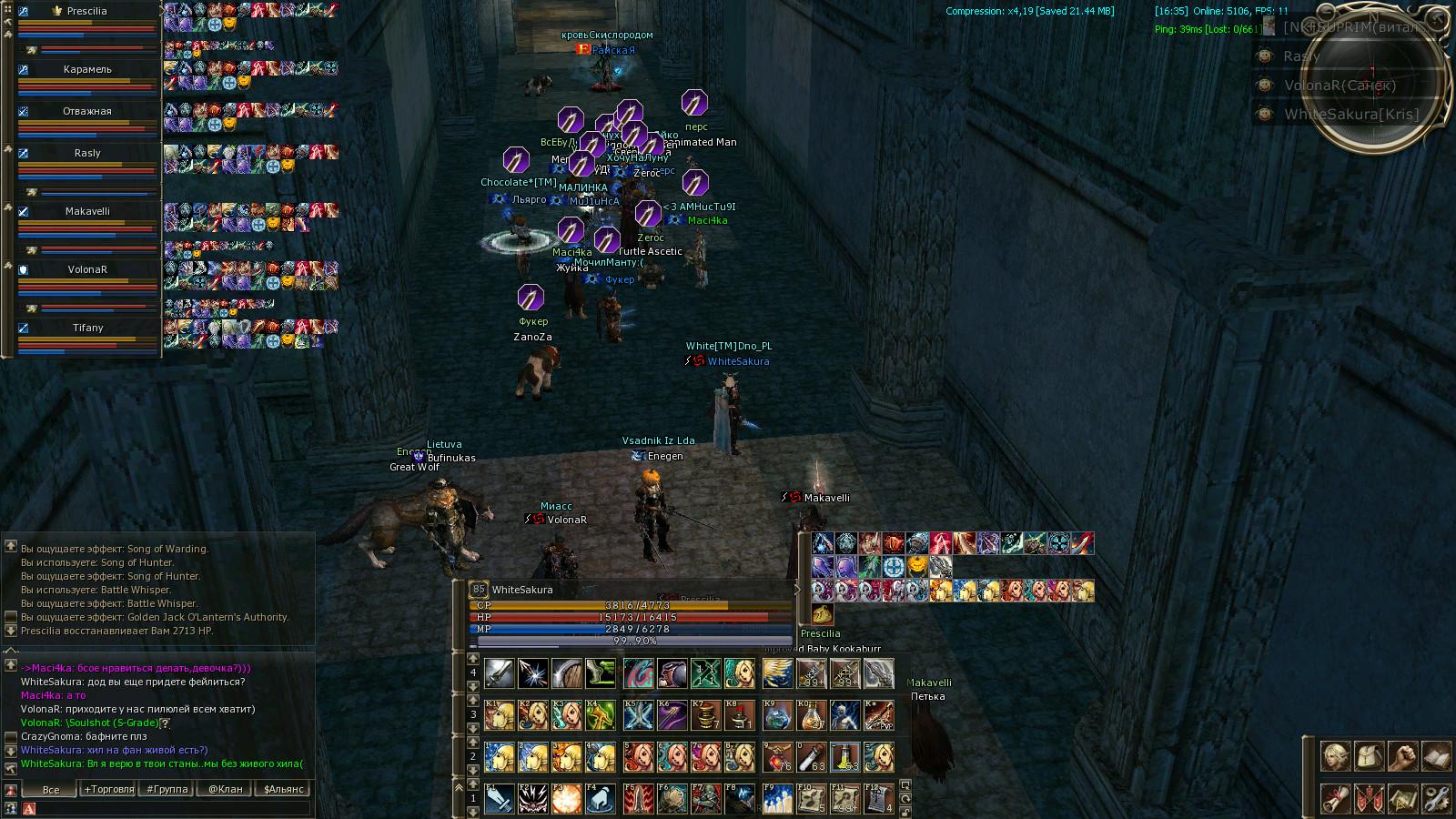Switch chat to the Все tab
The image size is (1456, 819).
pos(51,789)
